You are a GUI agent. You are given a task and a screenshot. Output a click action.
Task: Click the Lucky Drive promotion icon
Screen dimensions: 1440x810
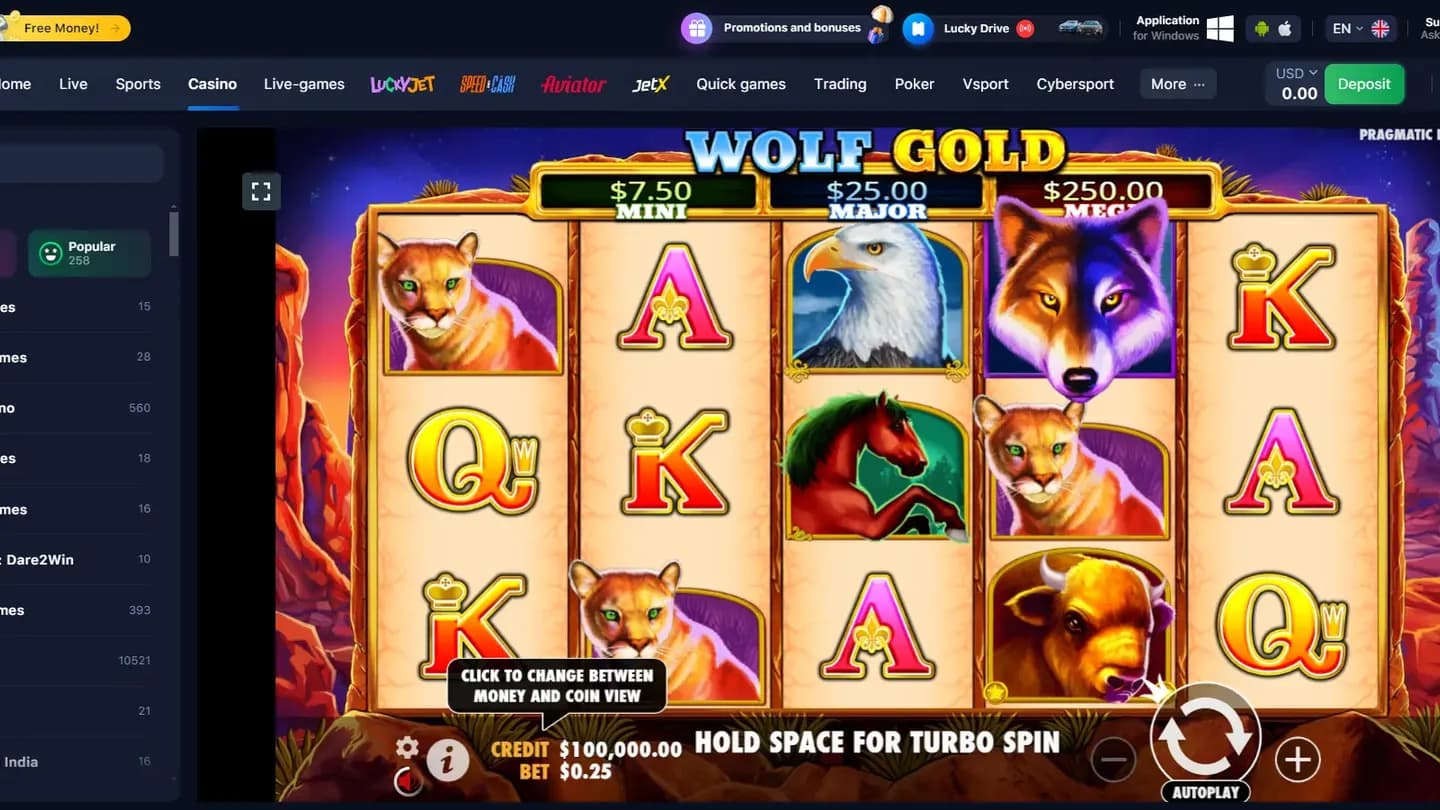pos(918,28)
